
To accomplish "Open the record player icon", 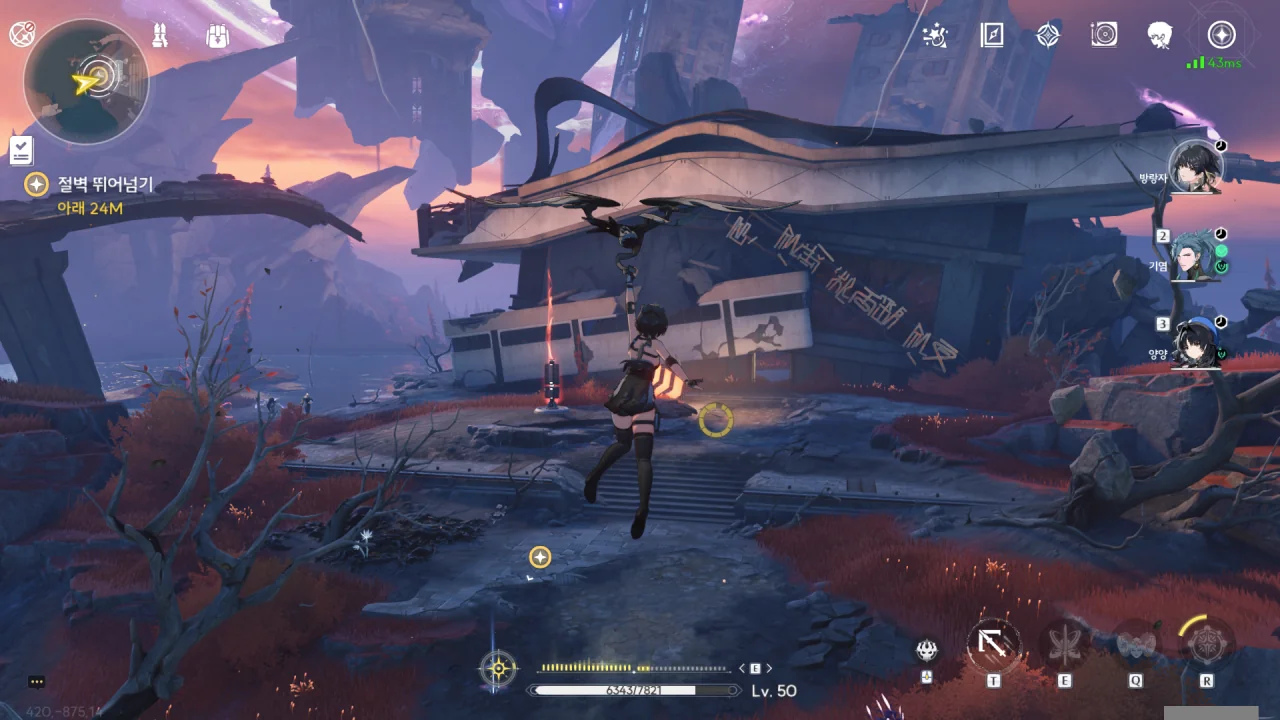I will coord(1103,36).
